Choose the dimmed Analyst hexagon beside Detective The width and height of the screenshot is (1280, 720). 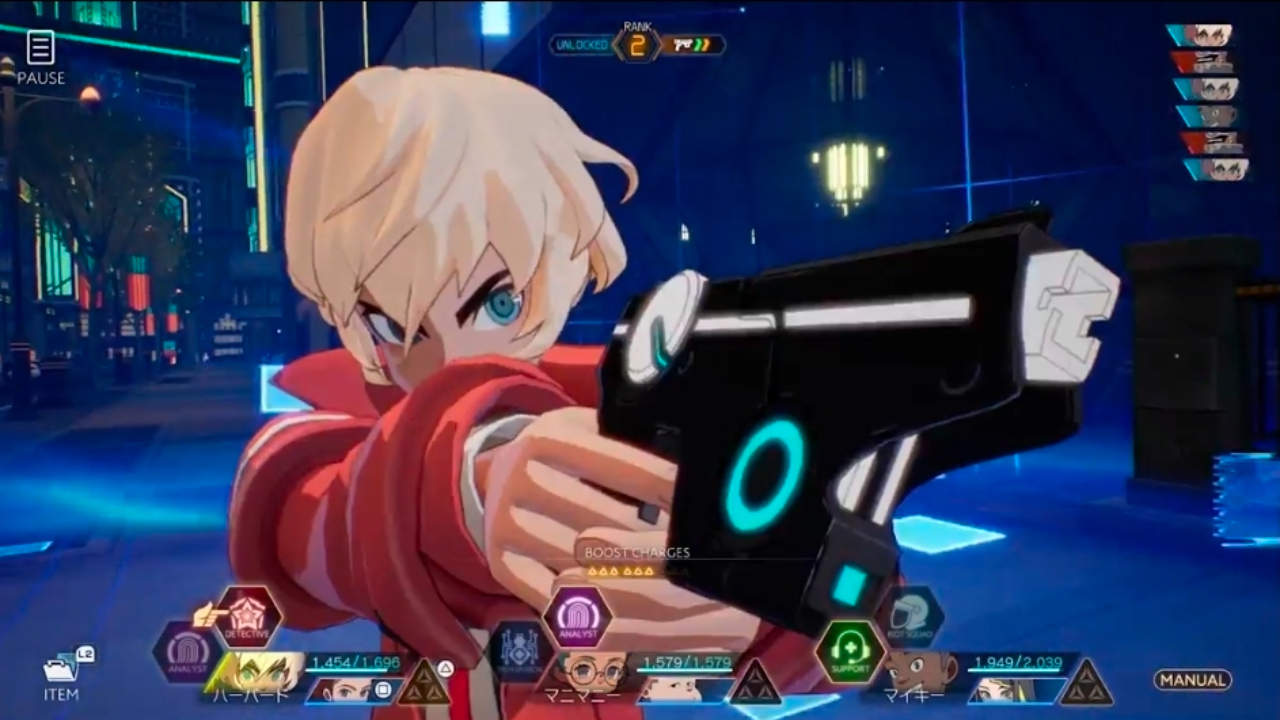click(x=187, y=652)
